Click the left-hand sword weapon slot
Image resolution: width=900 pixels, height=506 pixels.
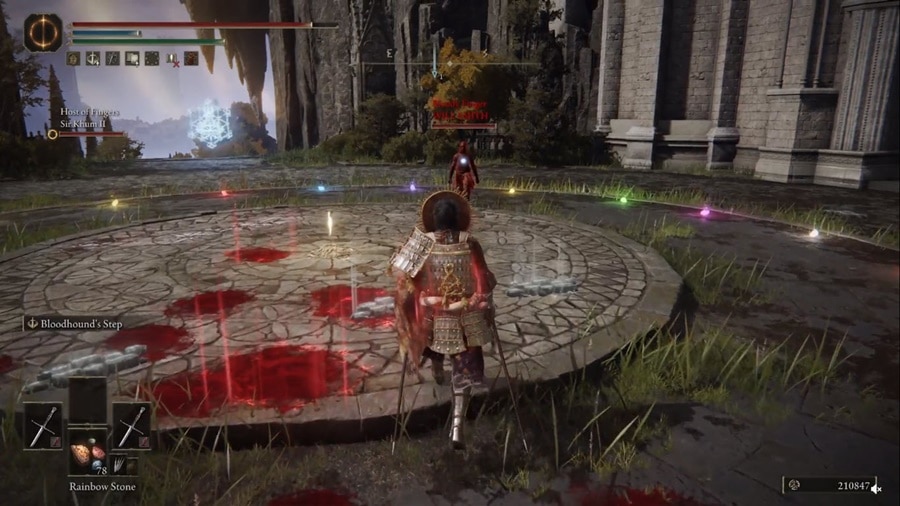click(x=43, y=426)
